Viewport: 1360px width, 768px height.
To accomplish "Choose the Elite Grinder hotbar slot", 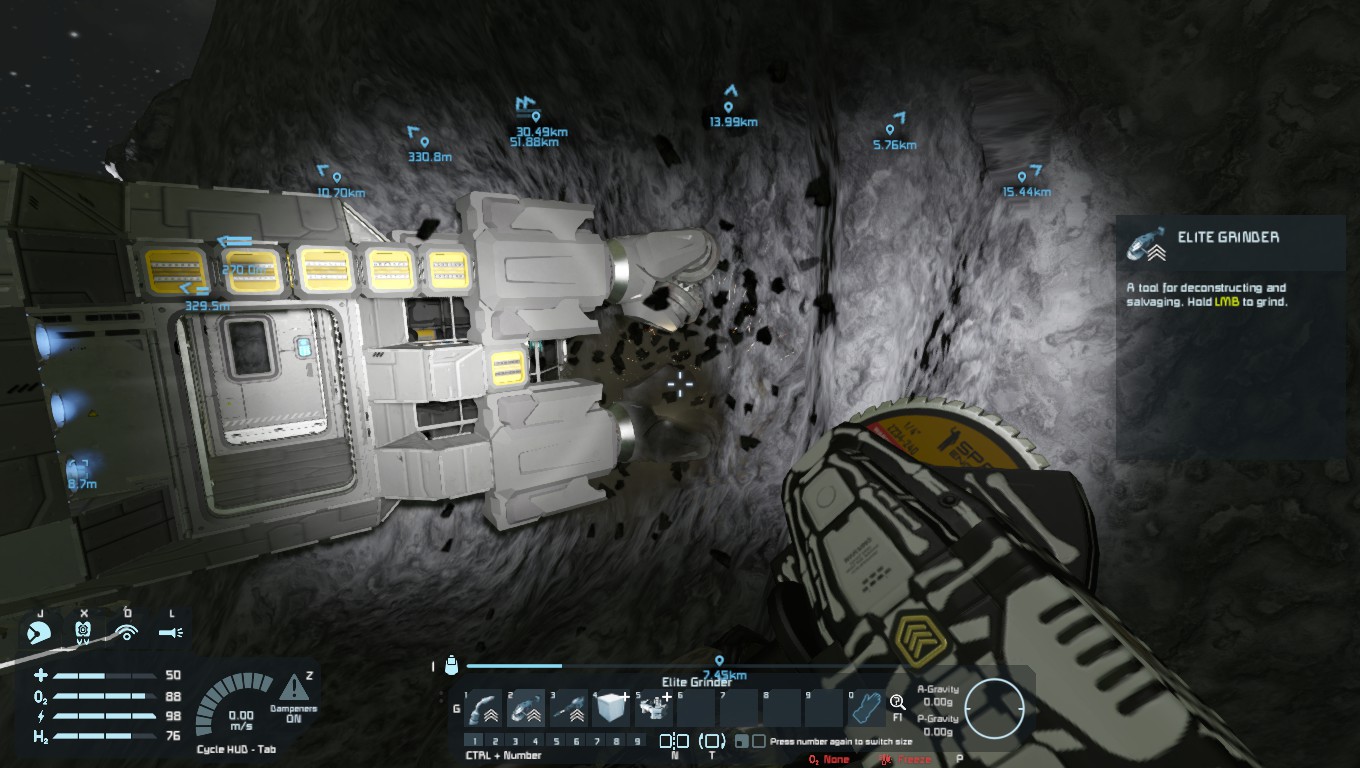I will click(x=527, y=709).
